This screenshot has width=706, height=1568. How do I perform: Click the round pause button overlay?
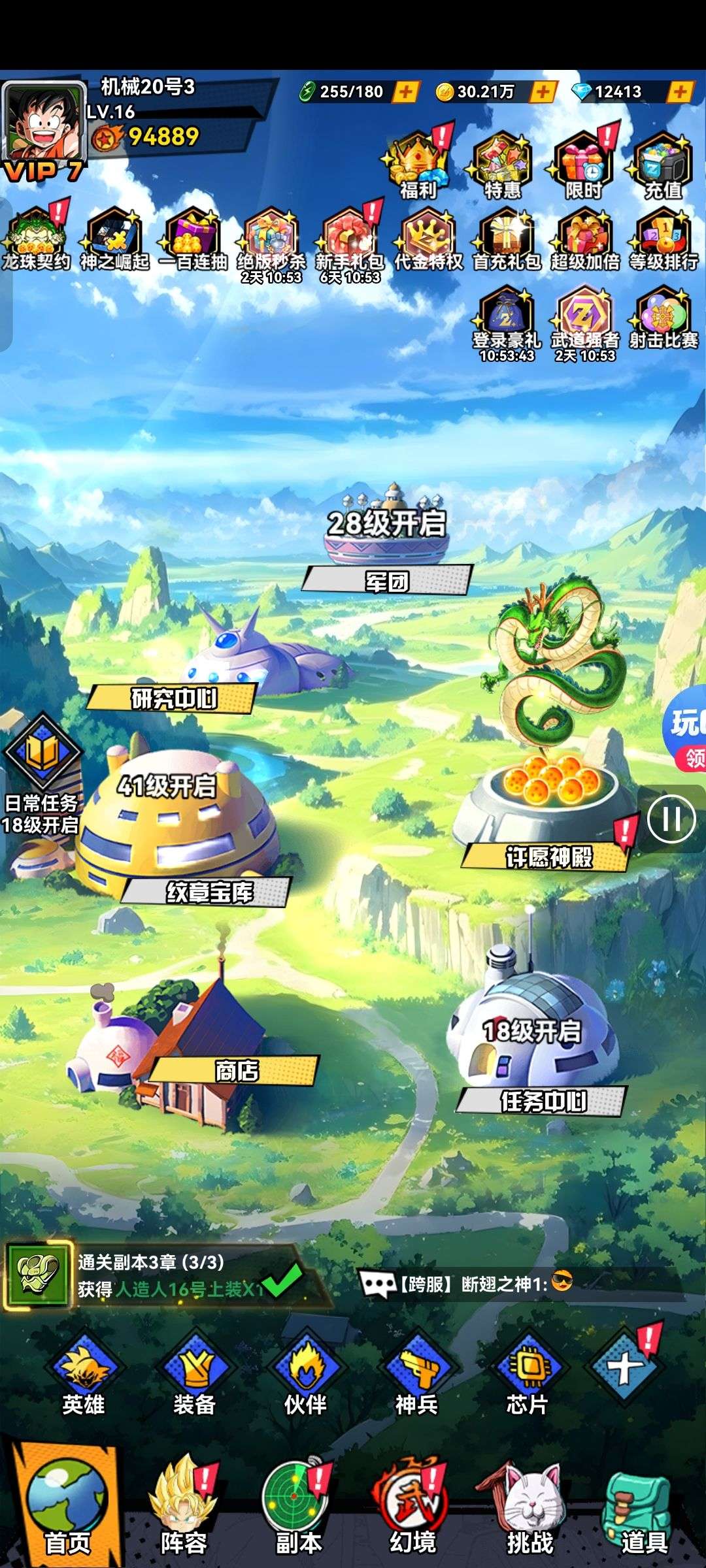671,819
